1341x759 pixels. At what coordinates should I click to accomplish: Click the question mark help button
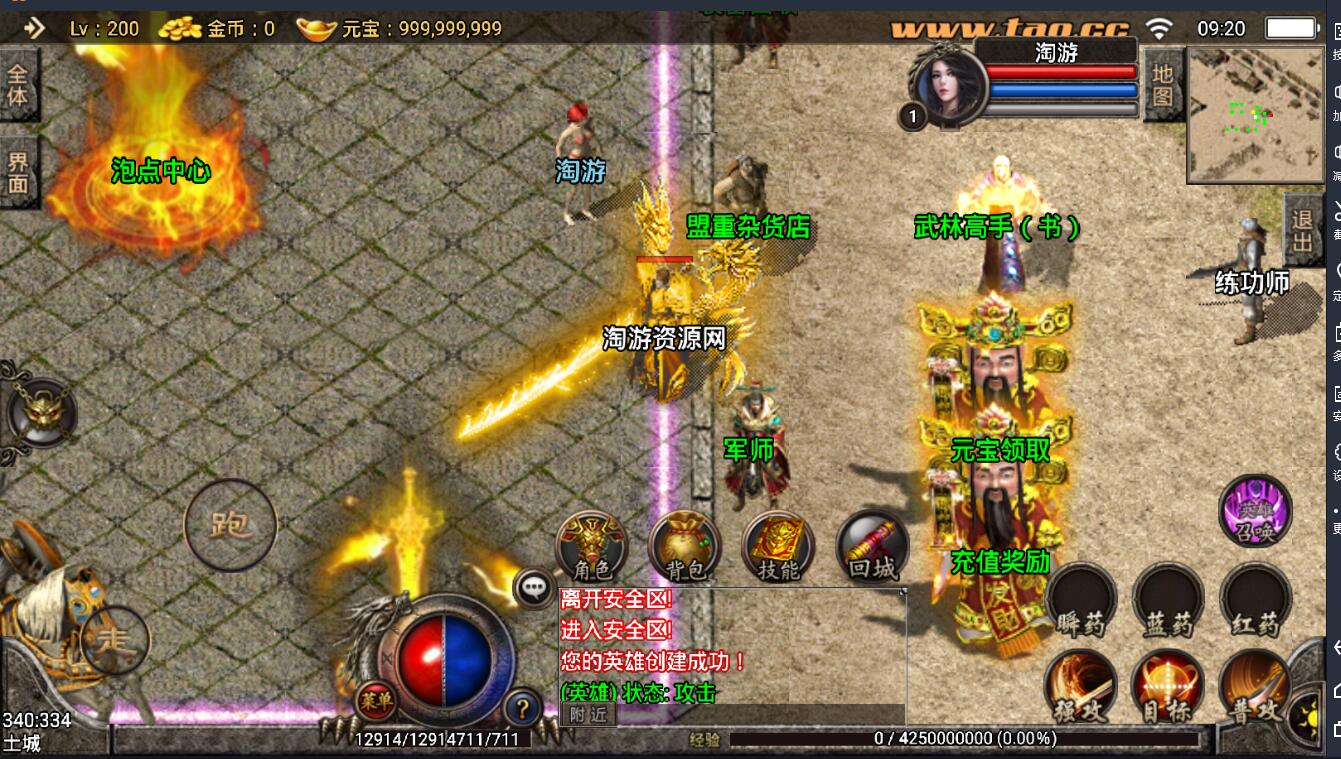tap(521, 708)
